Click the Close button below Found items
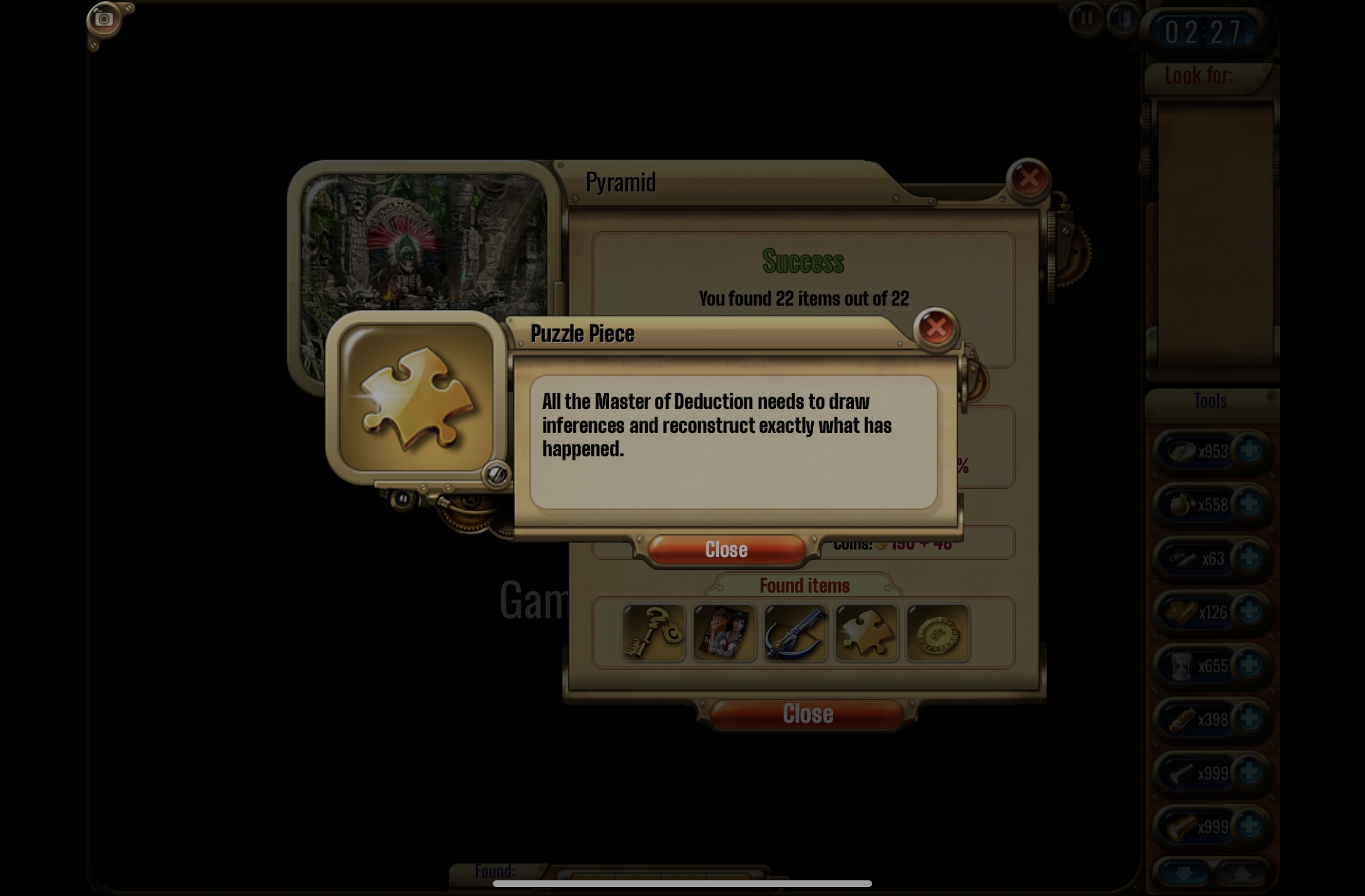This screenshot has width=1365, height=896. [x=807, y=714]
